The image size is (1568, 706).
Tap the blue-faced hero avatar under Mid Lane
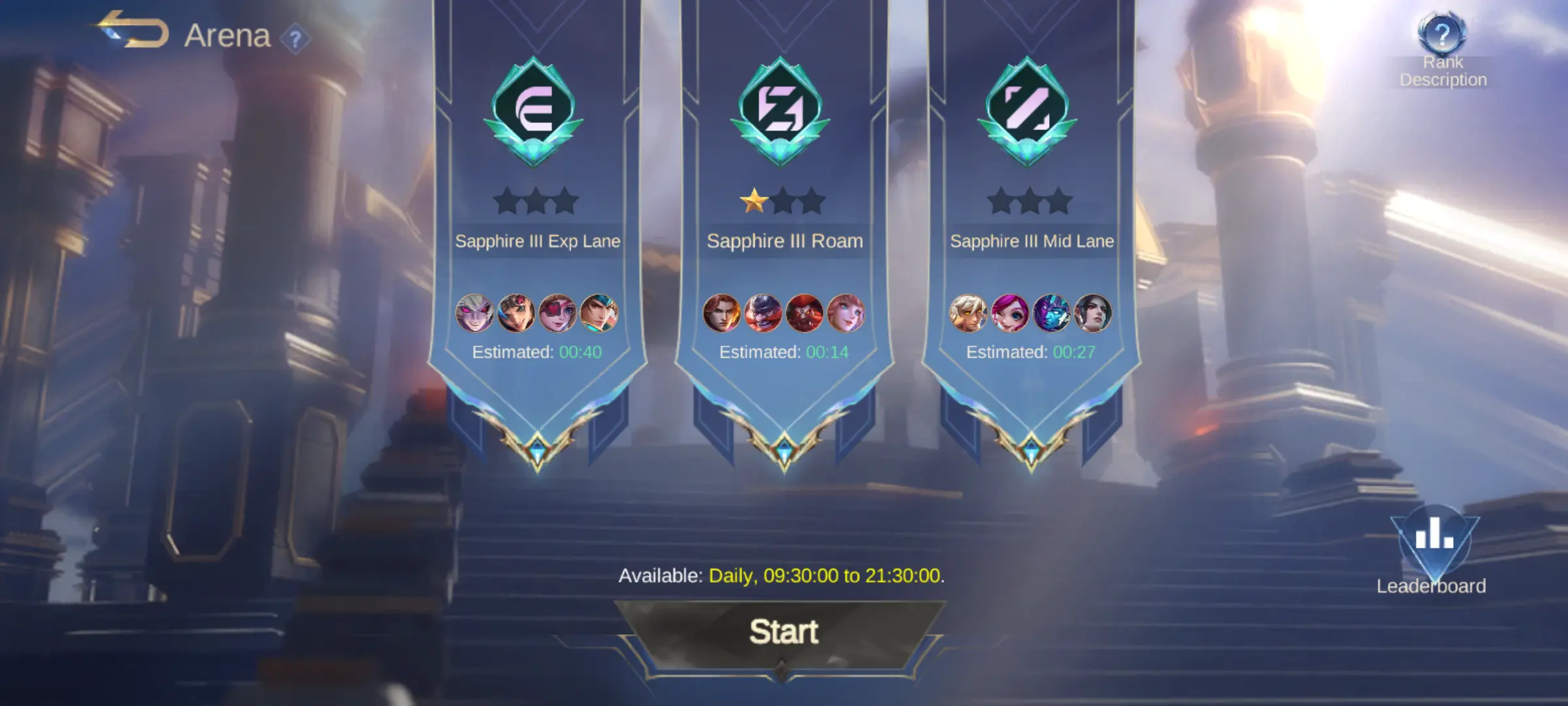pyautogui.click(x=1052, y=312)
